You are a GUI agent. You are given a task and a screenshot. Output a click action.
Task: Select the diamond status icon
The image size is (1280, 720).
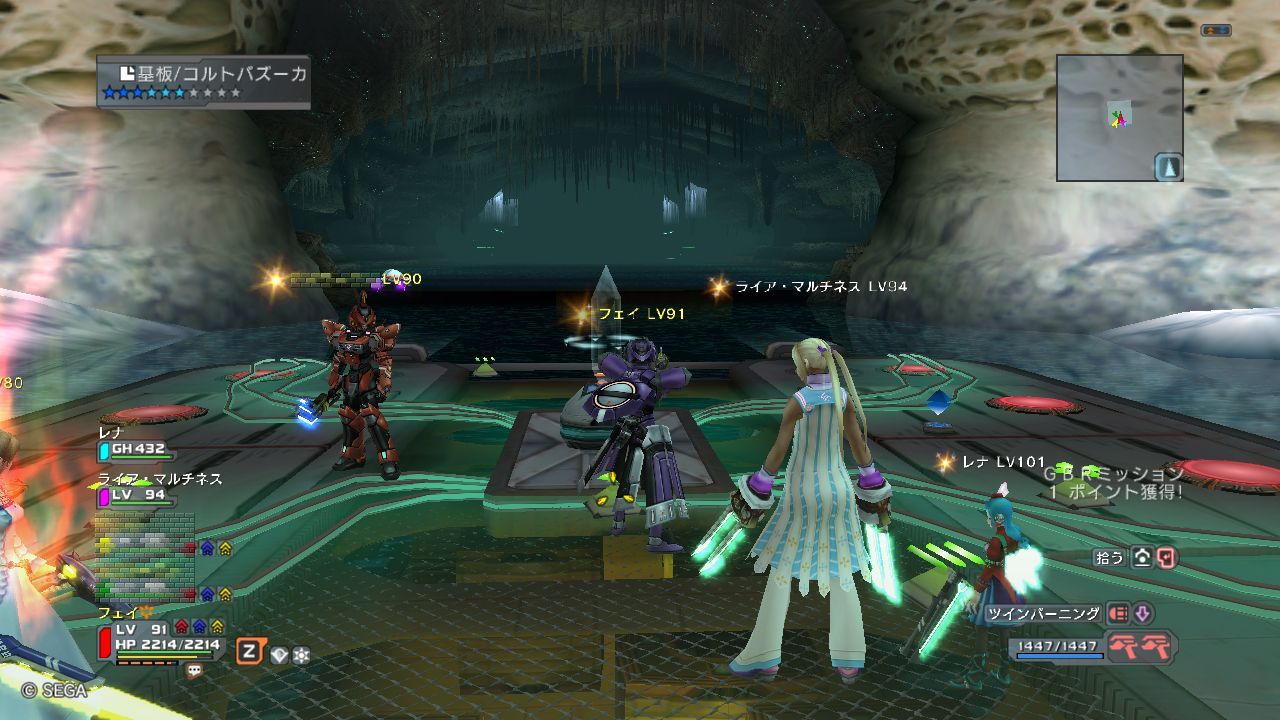point(279,655)
